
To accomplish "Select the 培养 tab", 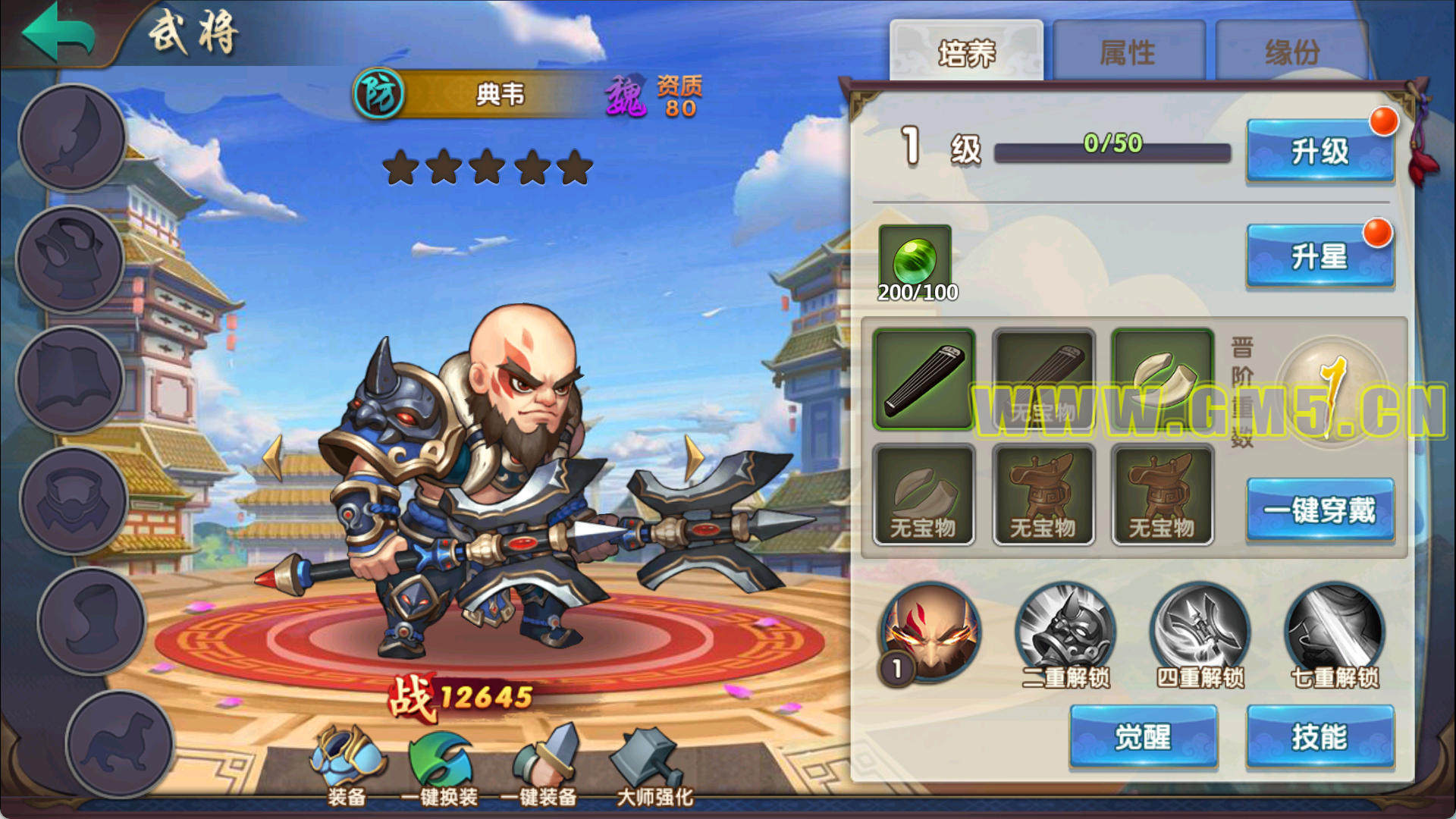I will (966, 52).
